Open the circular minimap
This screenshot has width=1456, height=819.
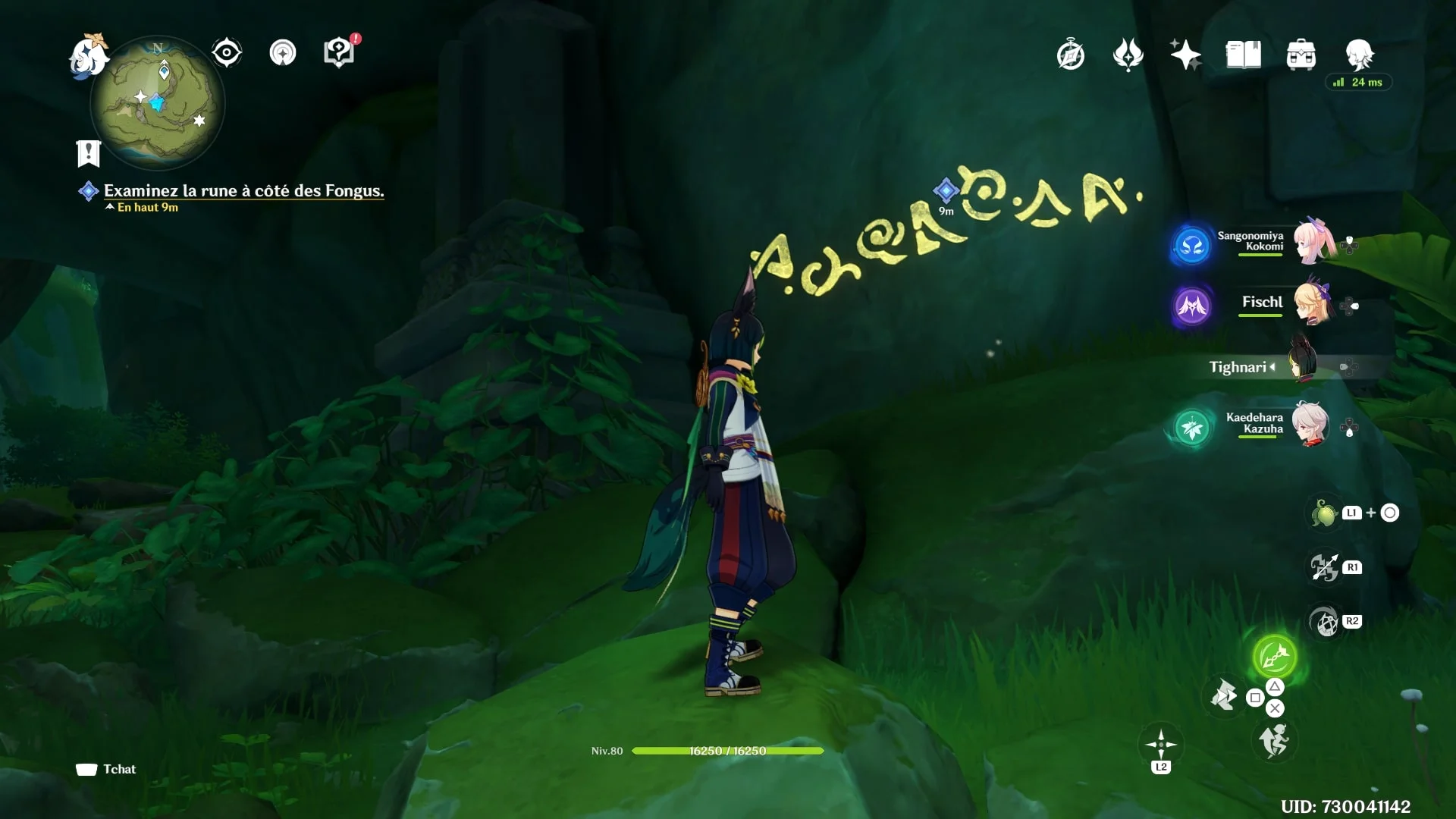[x=158, y=104]
